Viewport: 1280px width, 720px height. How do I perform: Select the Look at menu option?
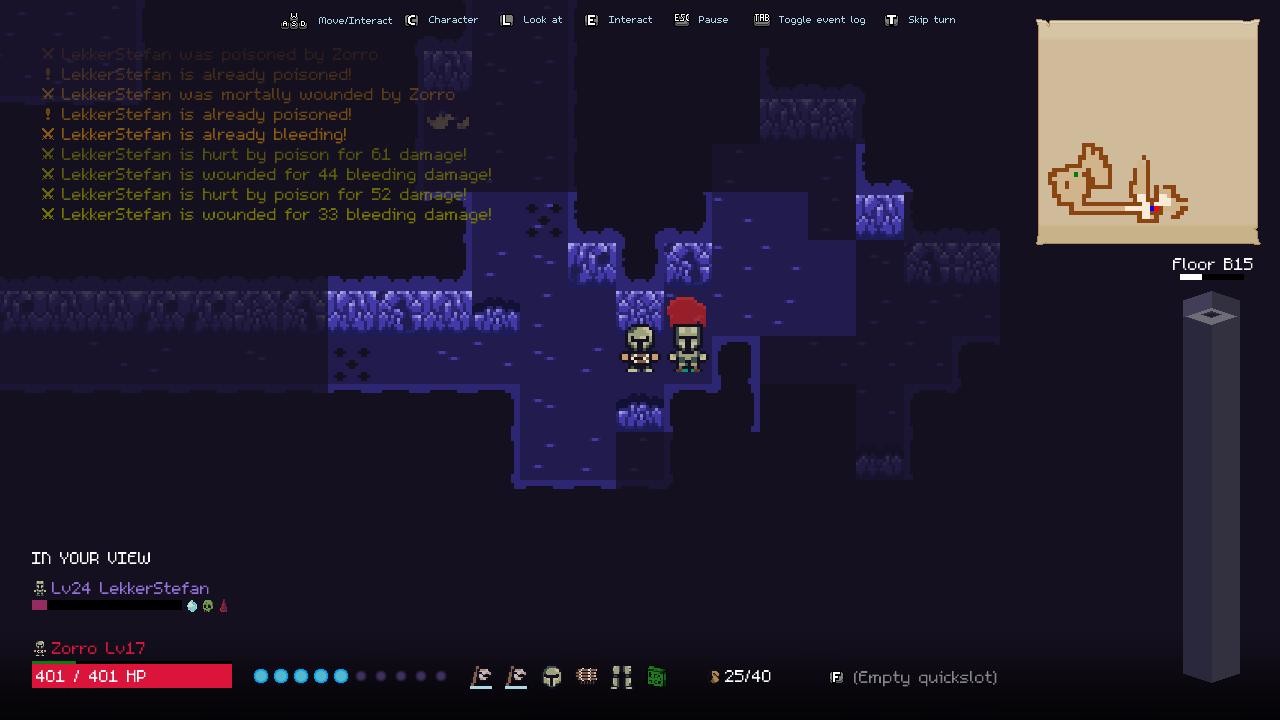530,19
